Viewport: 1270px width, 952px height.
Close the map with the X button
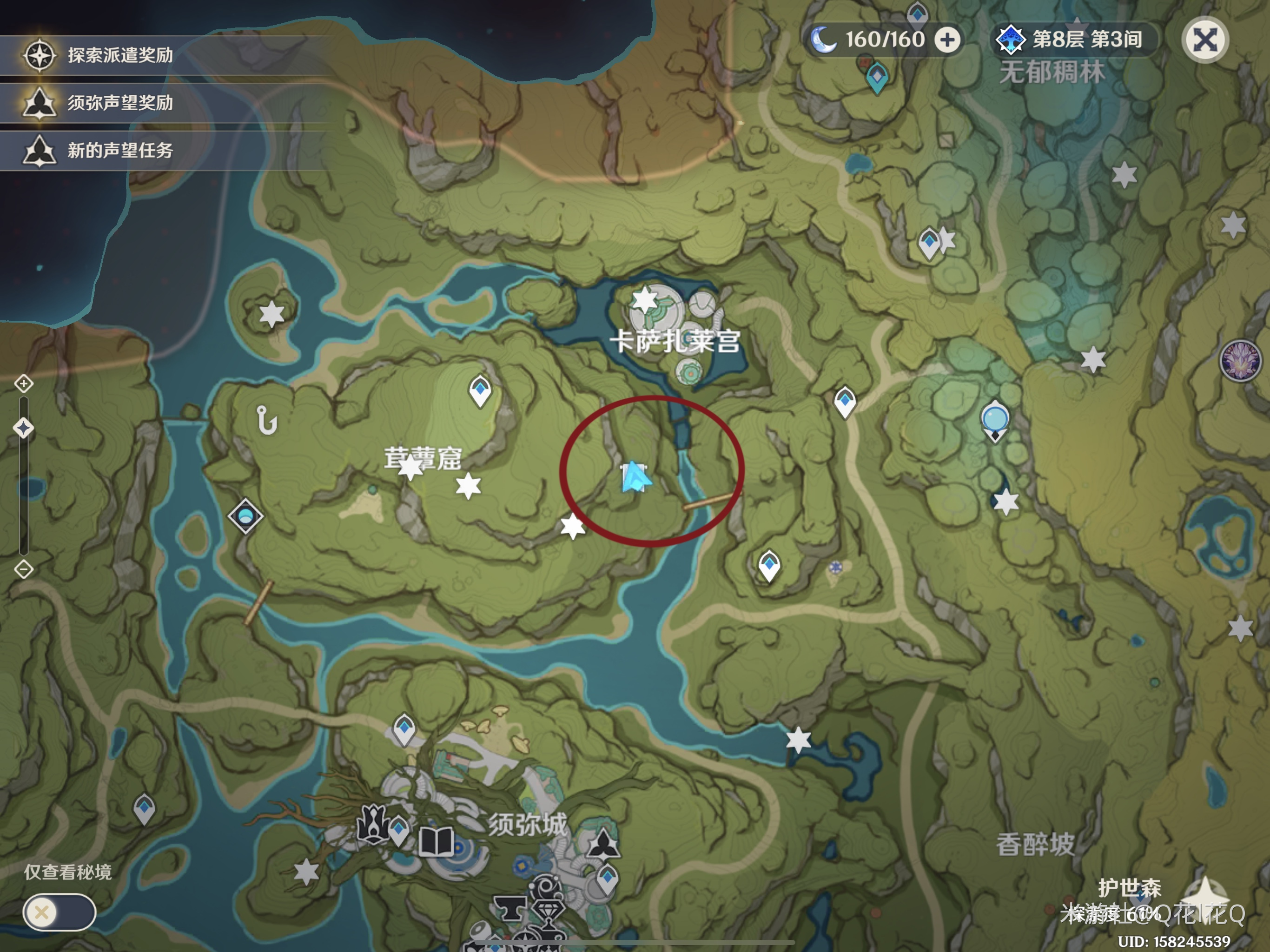pyautogui.click(x=1204, y=40)
